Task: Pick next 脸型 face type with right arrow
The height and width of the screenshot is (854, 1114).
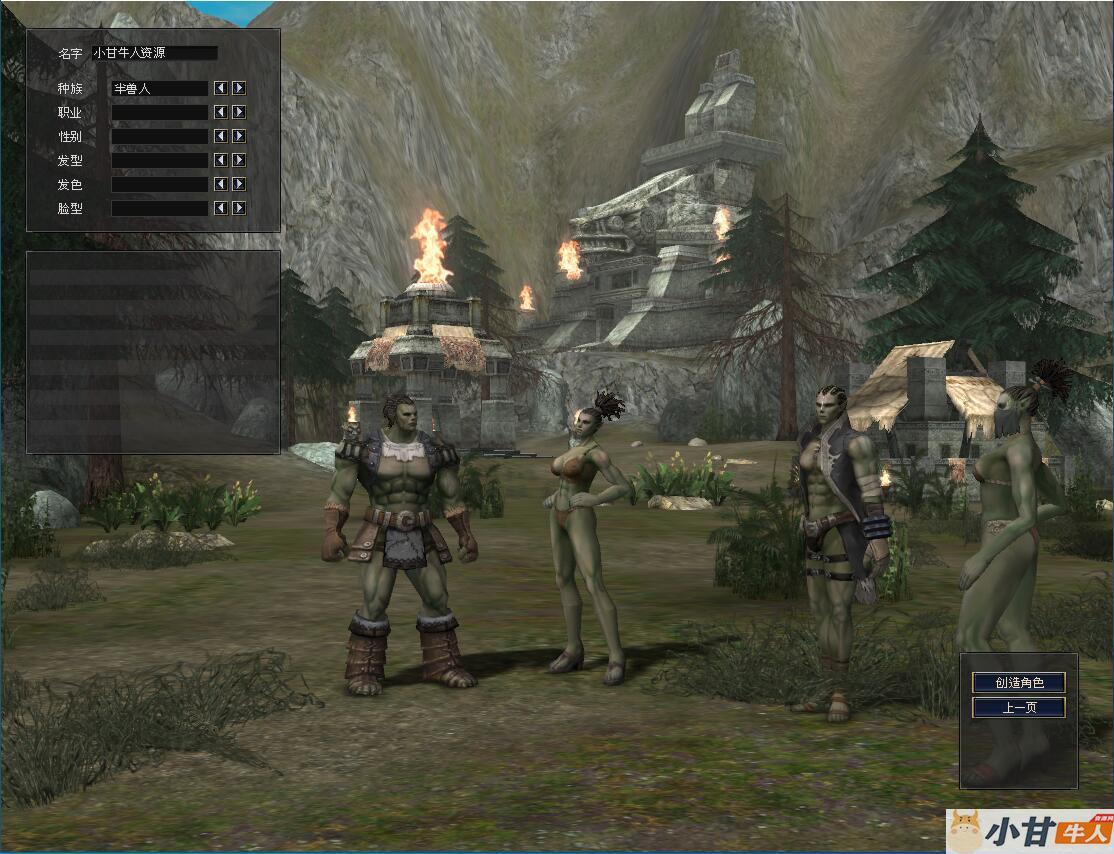Action: [x=239, y=208]
